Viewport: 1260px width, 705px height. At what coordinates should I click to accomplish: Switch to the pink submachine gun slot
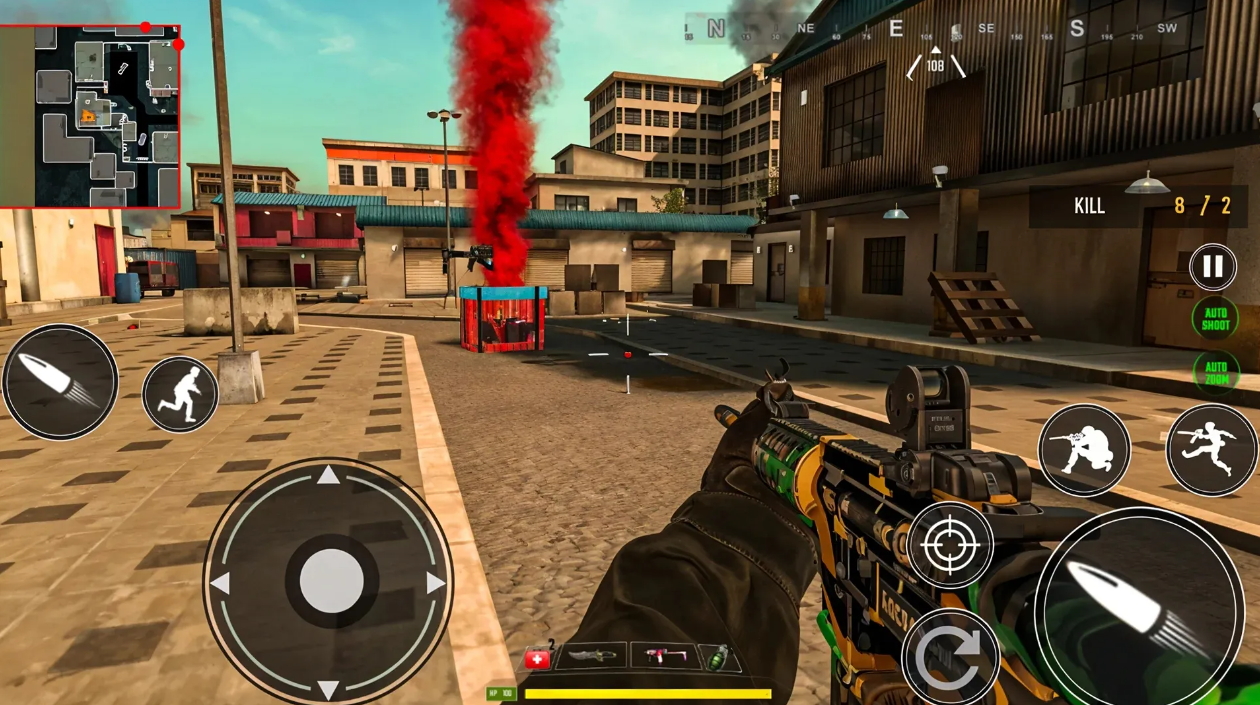(x=663, y=657)
